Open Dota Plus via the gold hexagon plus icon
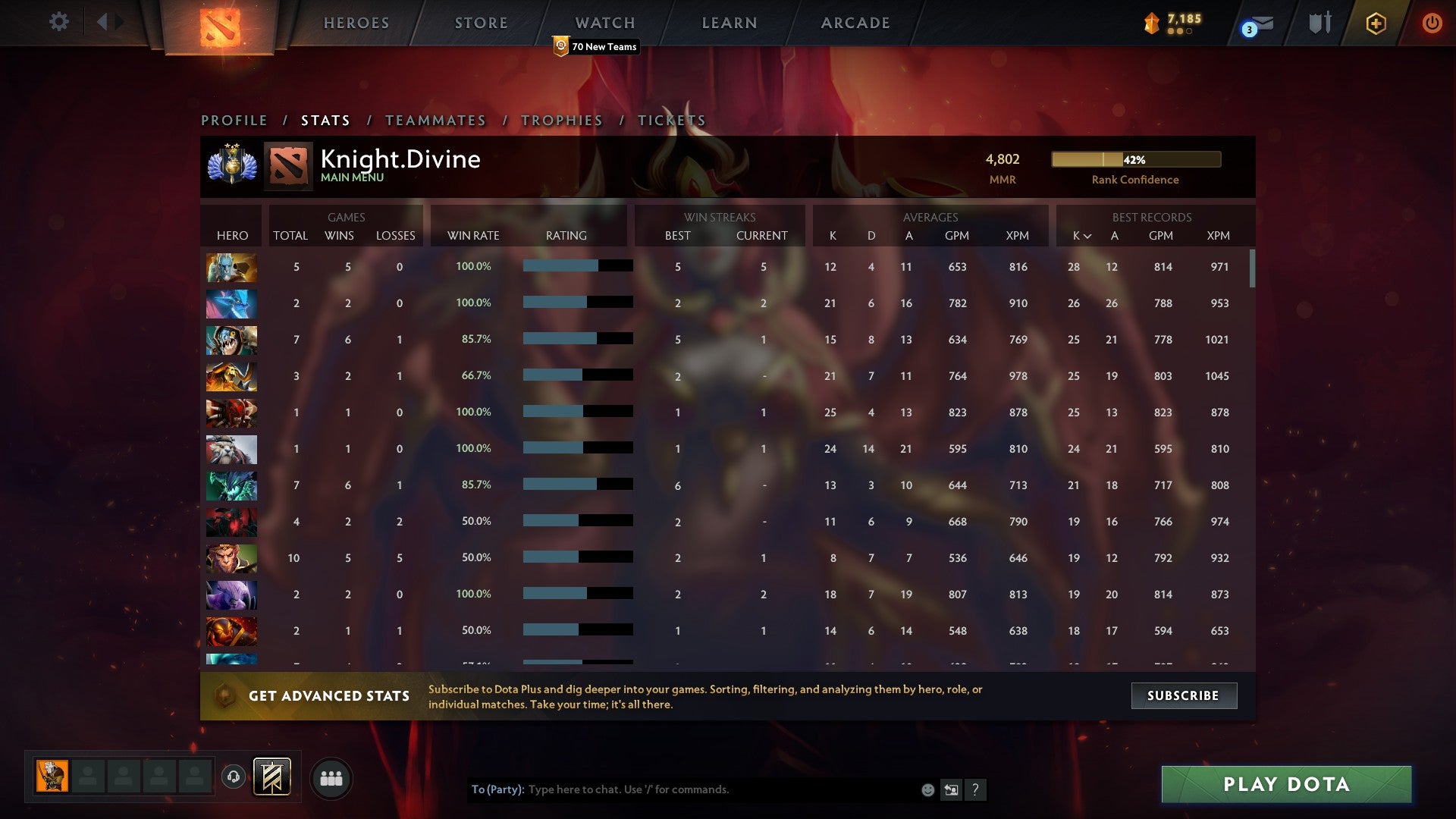 pos(1375,23)
